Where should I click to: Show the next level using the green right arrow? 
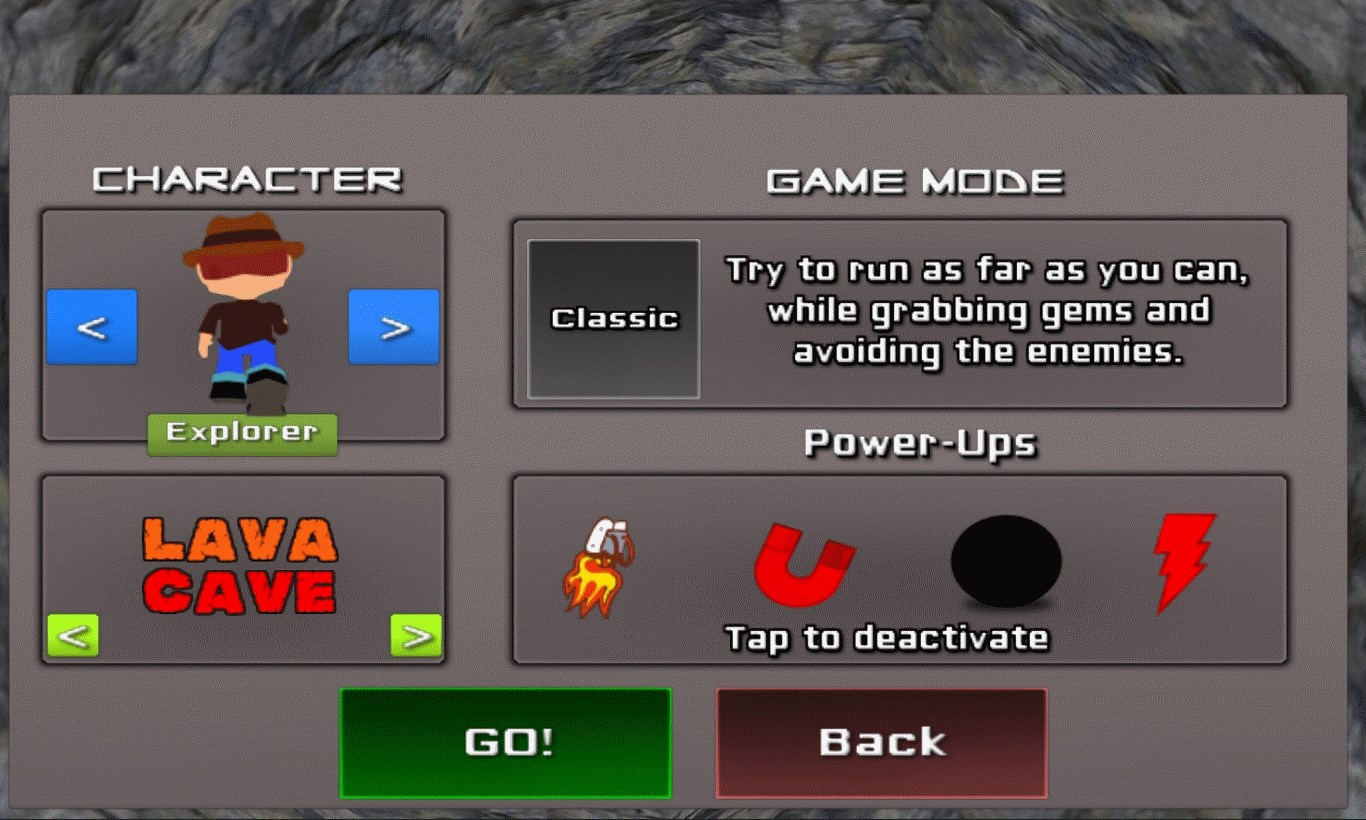pyautogui.click(x=416, y=635)
